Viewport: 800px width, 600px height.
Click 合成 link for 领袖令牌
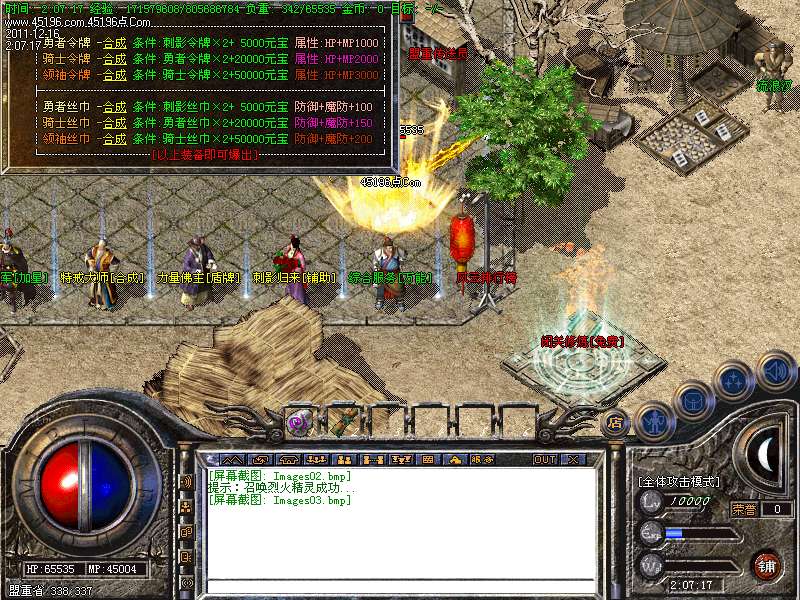pos(114,75)
